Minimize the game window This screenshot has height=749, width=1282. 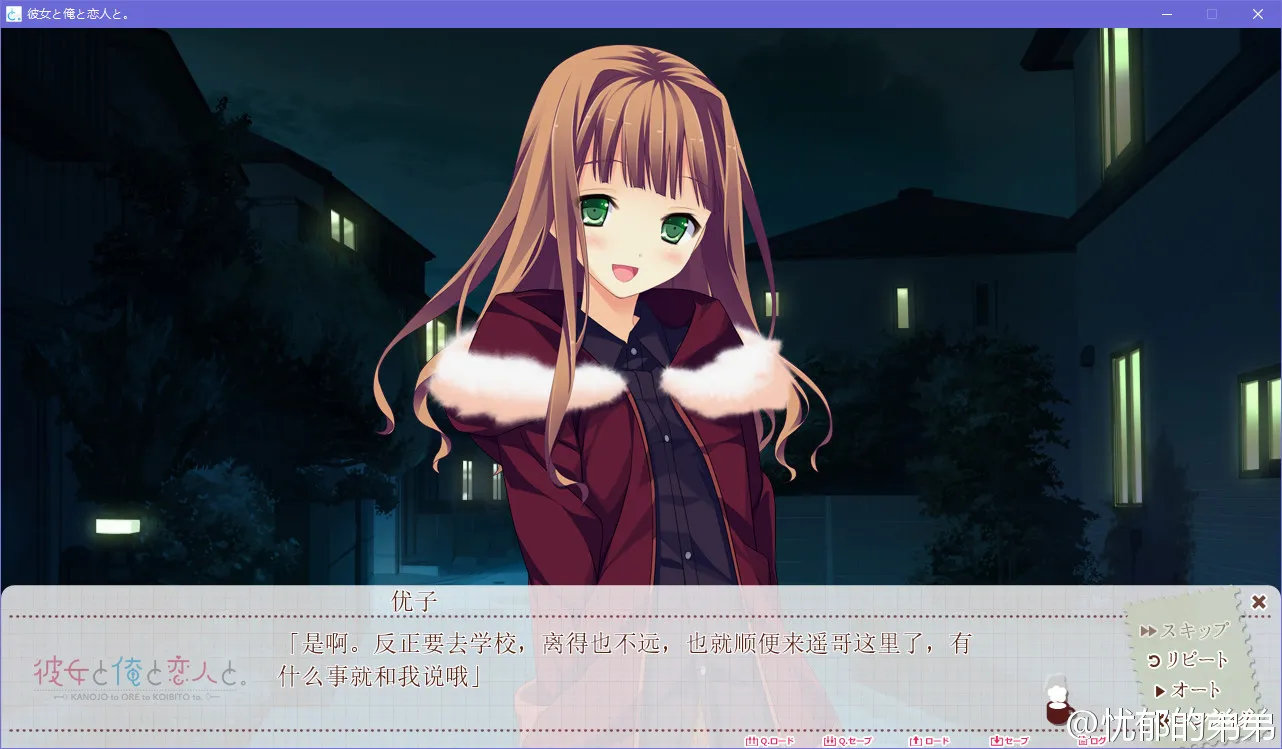(x=1166, y=14)
